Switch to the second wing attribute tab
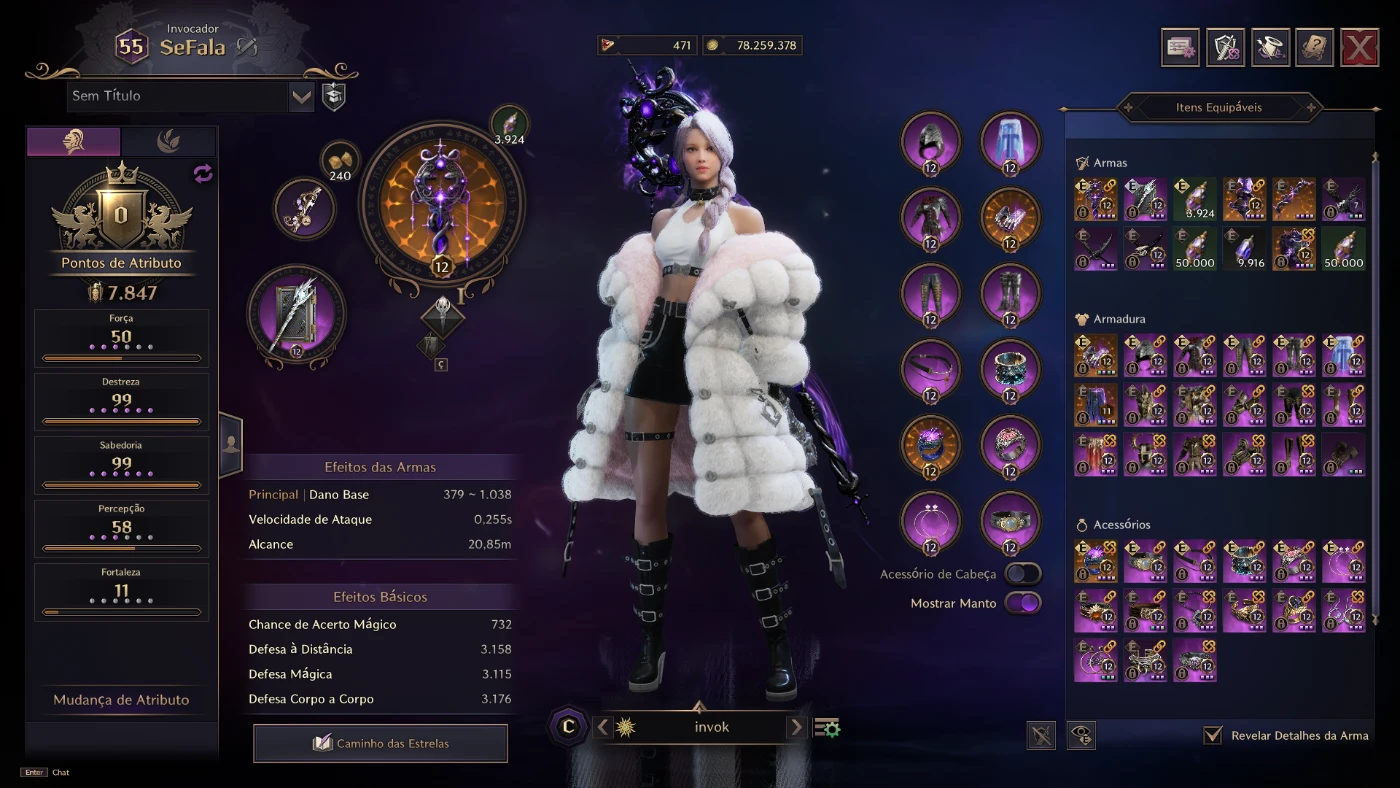1400x788 pixels. [x=168, y=142]
